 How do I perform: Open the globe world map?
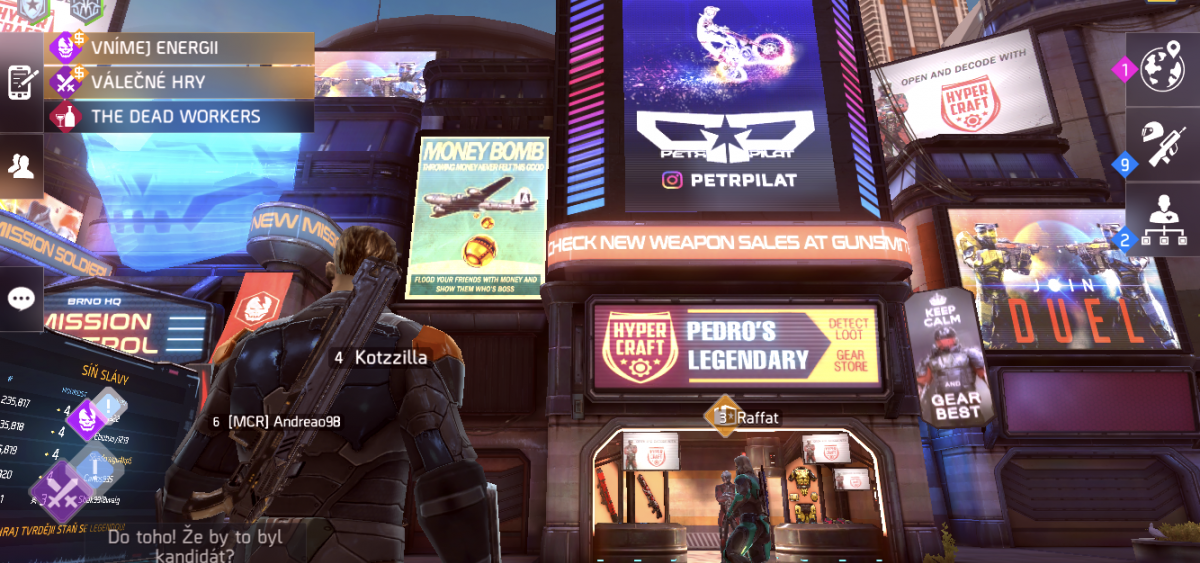point(1162,70)
